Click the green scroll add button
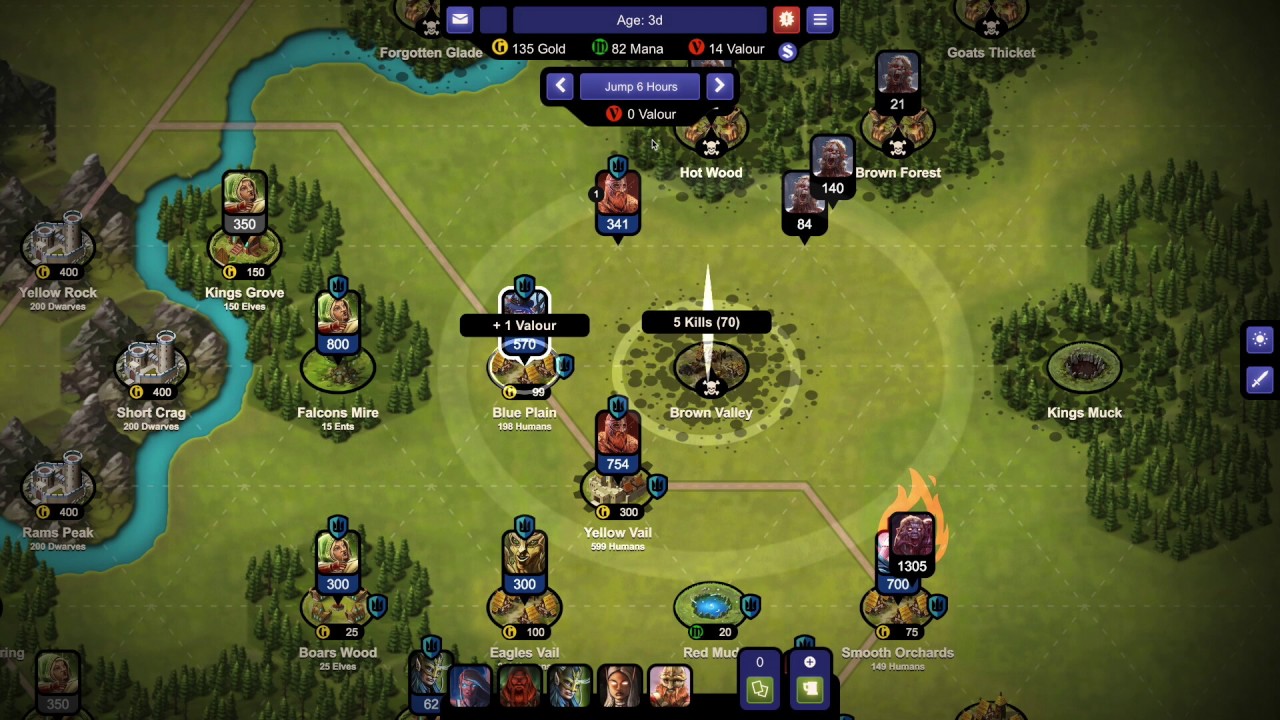The width and height of the screenshot is (1280, 720). (x=809, y=689)
